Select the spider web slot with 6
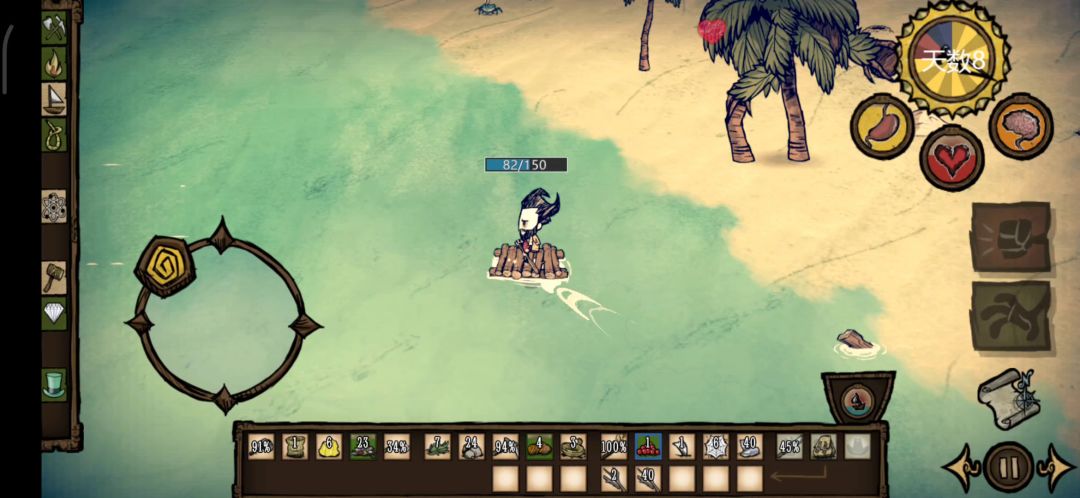Viewport: 1080px width, 498px height. [715, 447]
